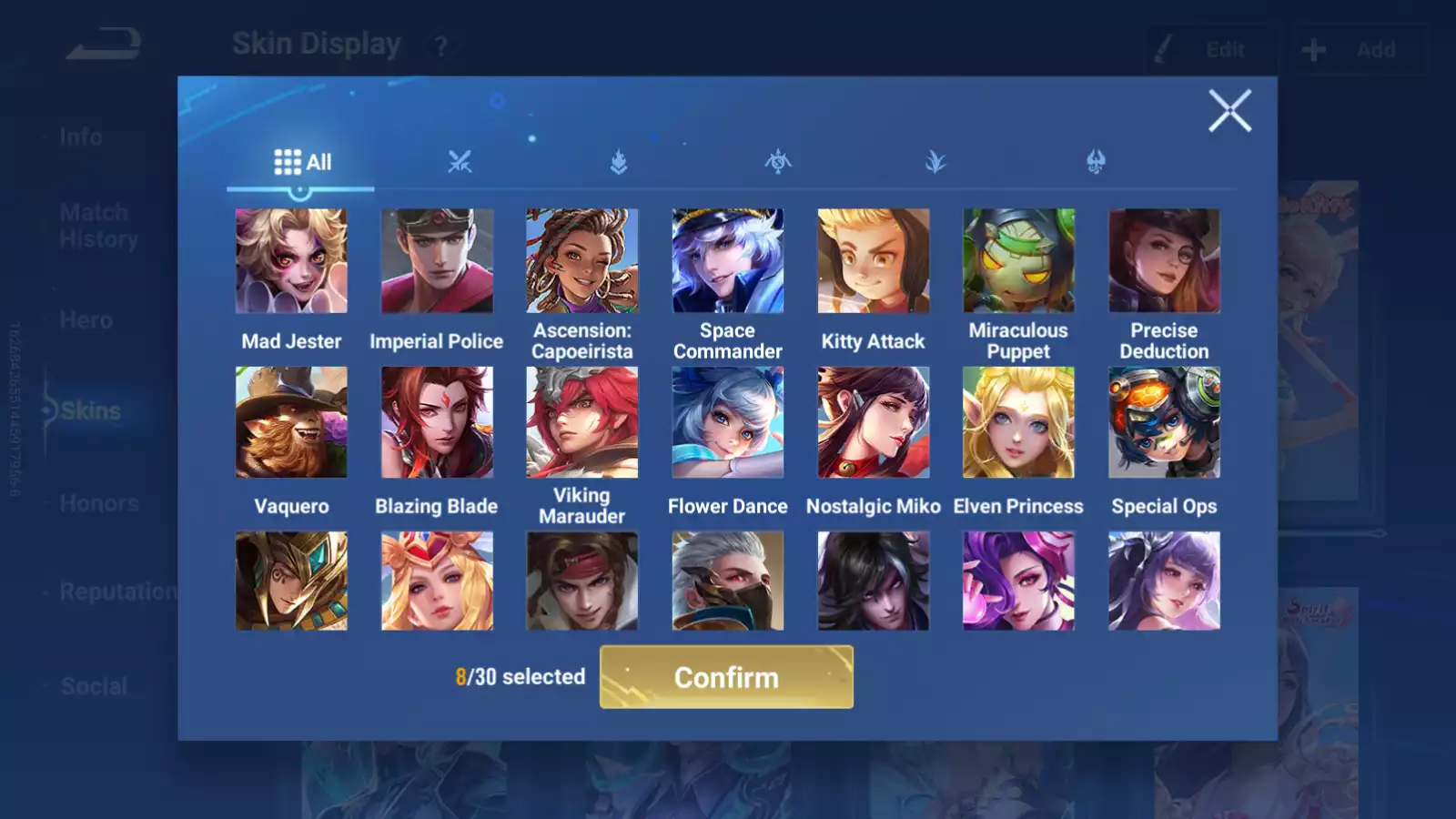Pick the masked white-haired hero skin
1456x819 pixels.
pyautogui.click(x=727, y=581)
